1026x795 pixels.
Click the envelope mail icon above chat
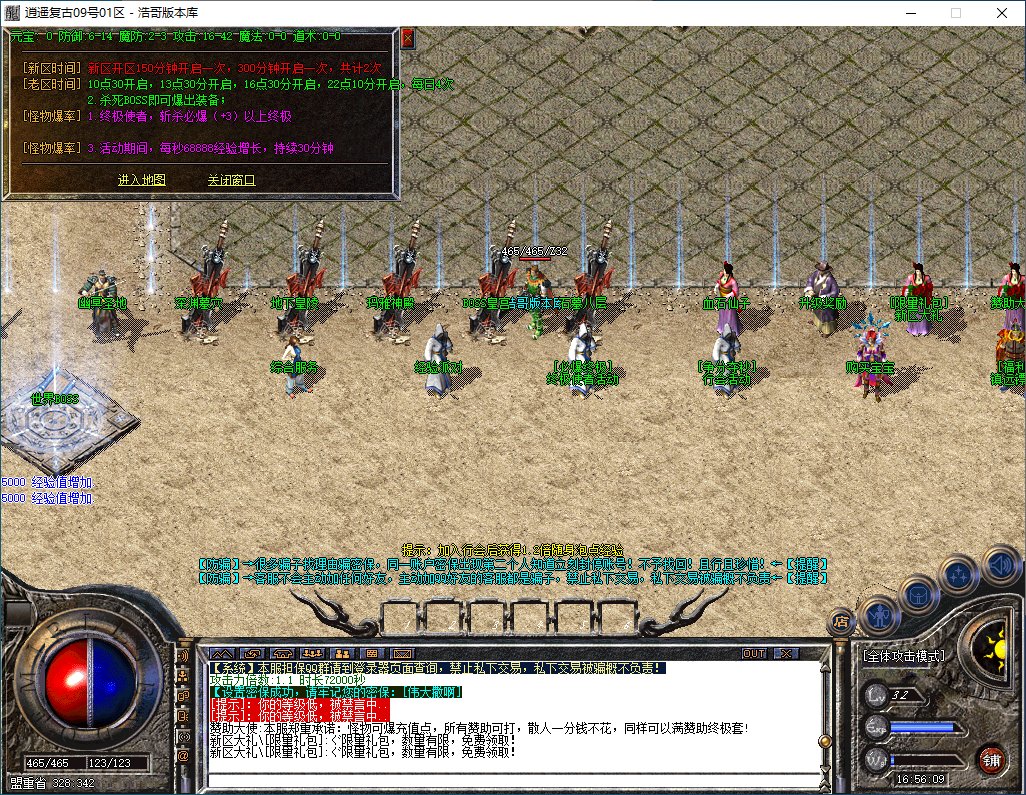(x=401, y=653)
